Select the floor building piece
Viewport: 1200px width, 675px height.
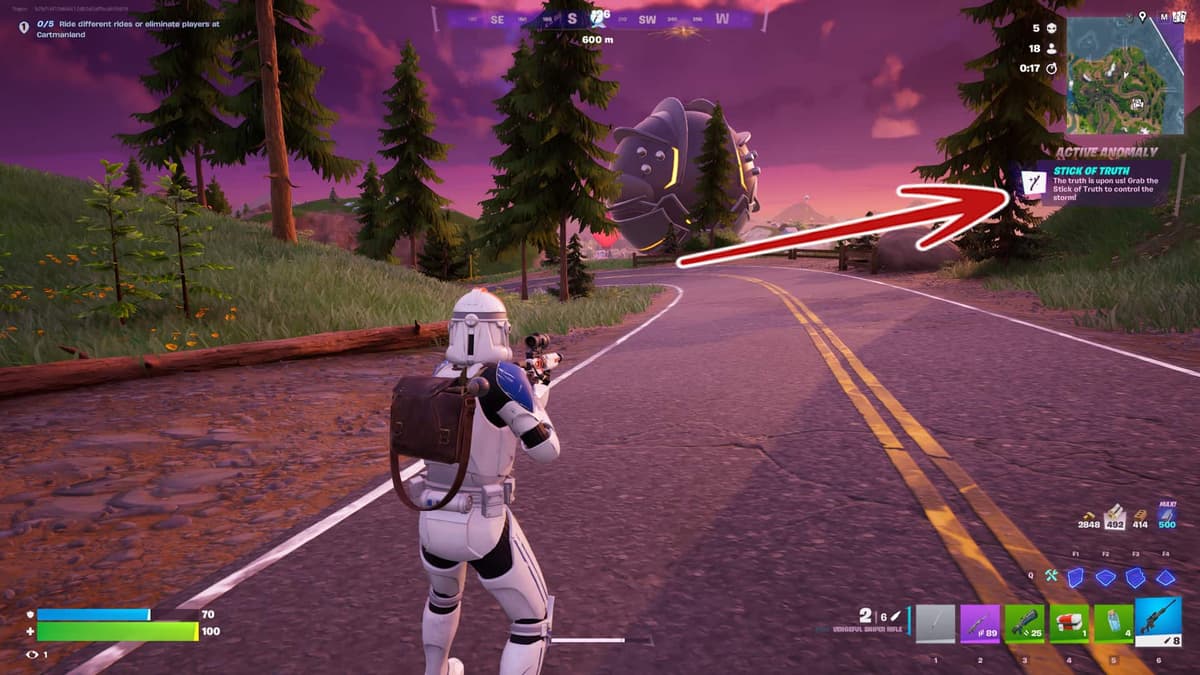[1105, 577]
